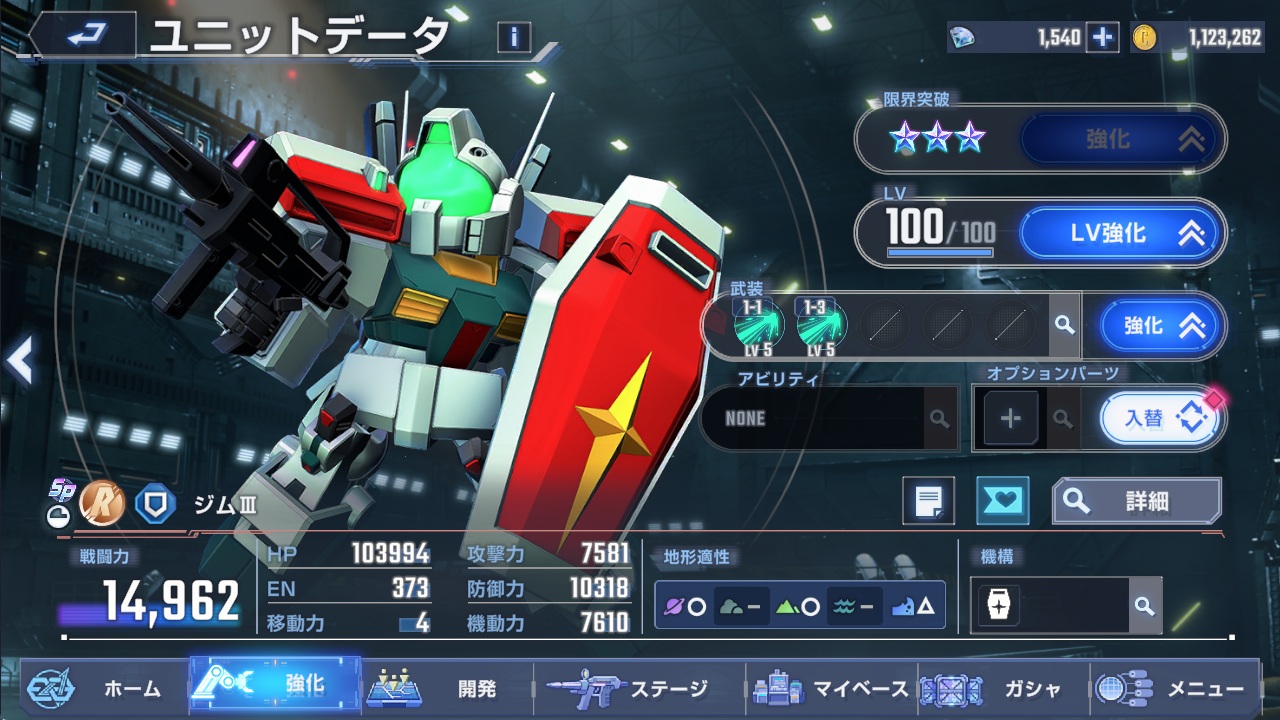Screen dimensions: 1280x720
Task: Inspect the 機構 mechanism magnifier
Action: pos(1145,606)
